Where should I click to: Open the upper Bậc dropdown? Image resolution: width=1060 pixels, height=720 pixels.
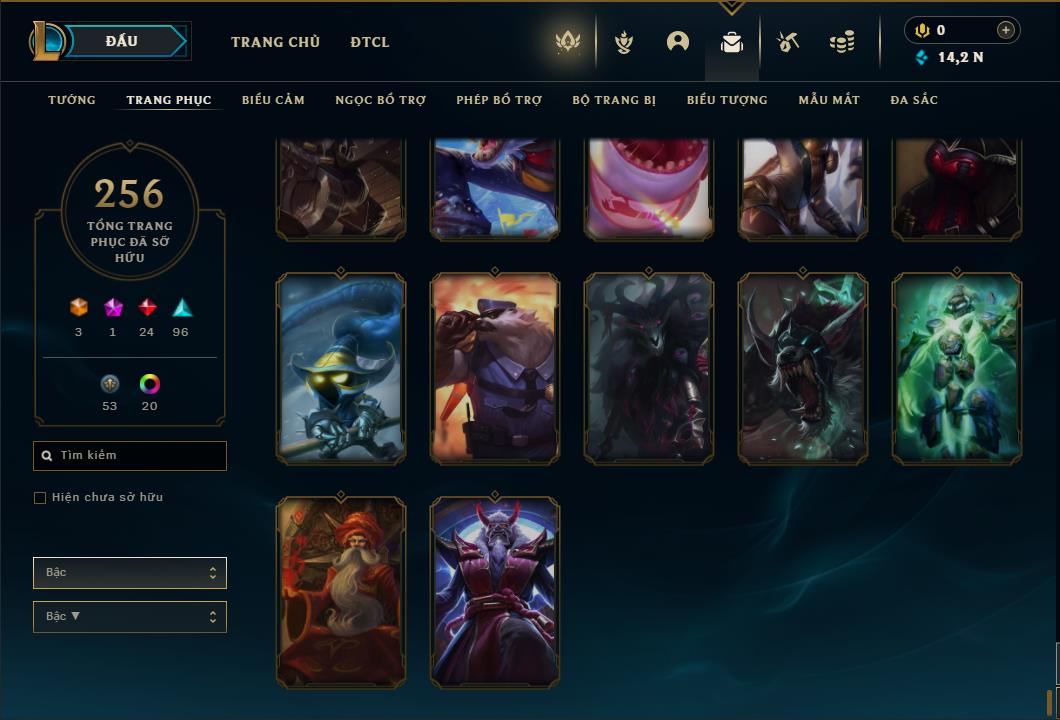click(x=130, y=573)
